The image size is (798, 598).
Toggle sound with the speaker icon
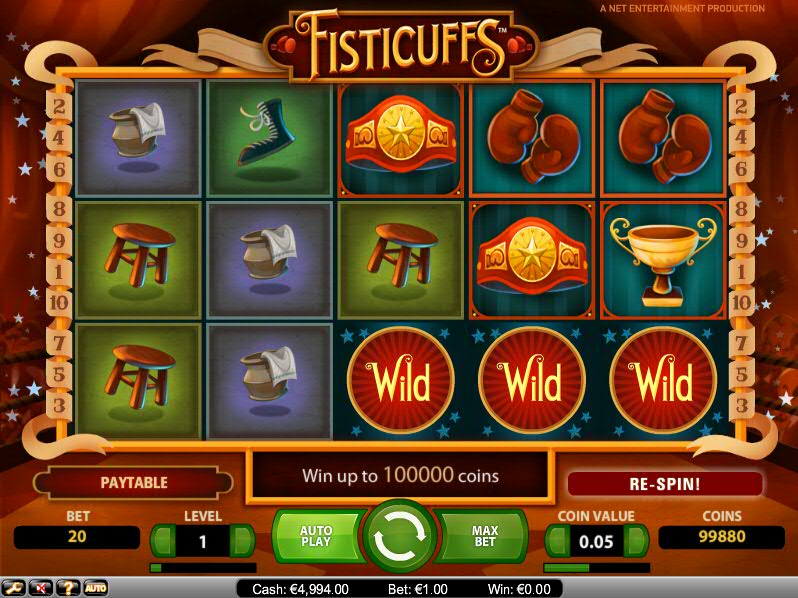[42, 587]
